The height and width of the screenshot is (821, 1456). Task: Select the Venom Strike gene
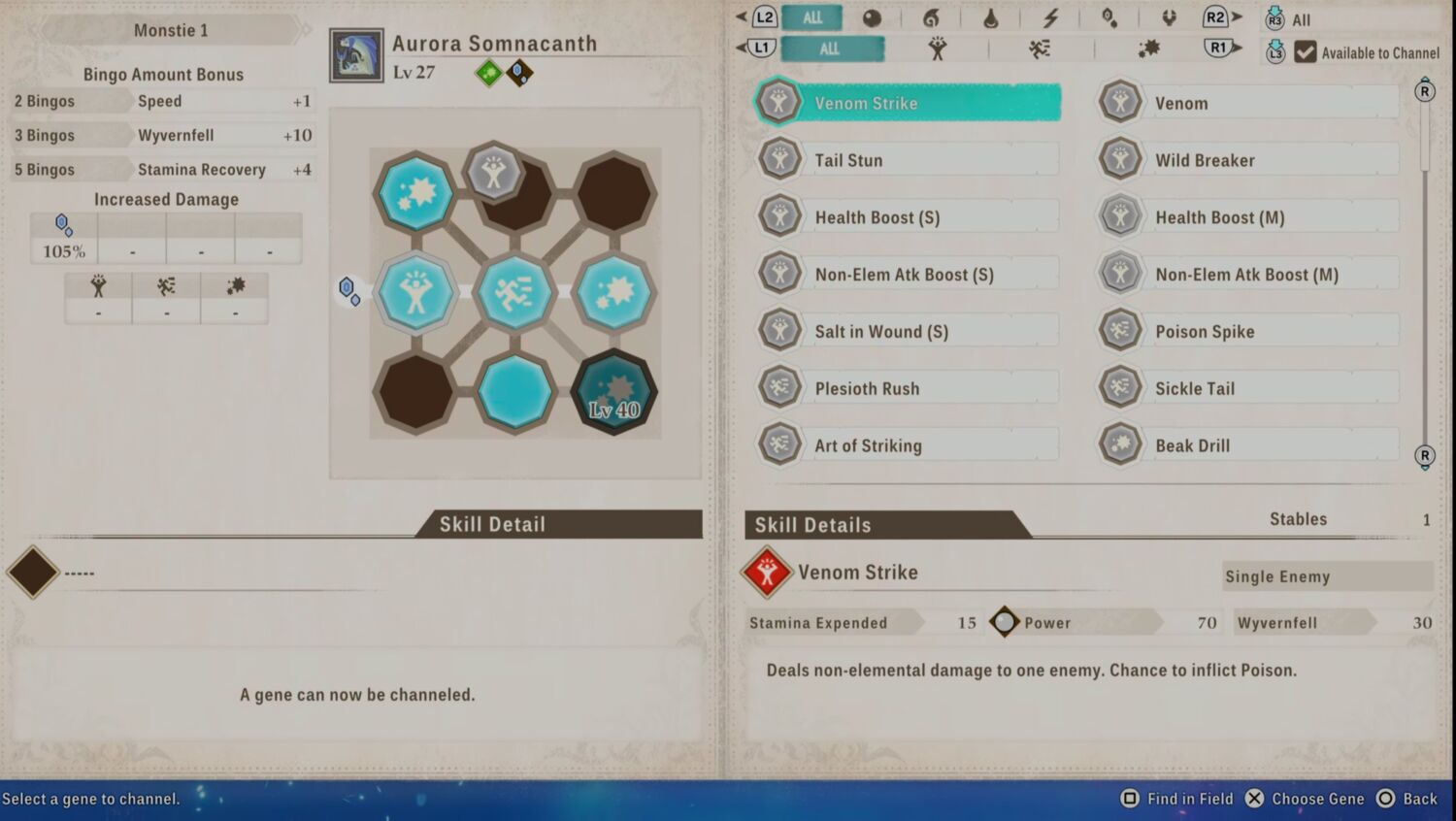pos(908,103)
